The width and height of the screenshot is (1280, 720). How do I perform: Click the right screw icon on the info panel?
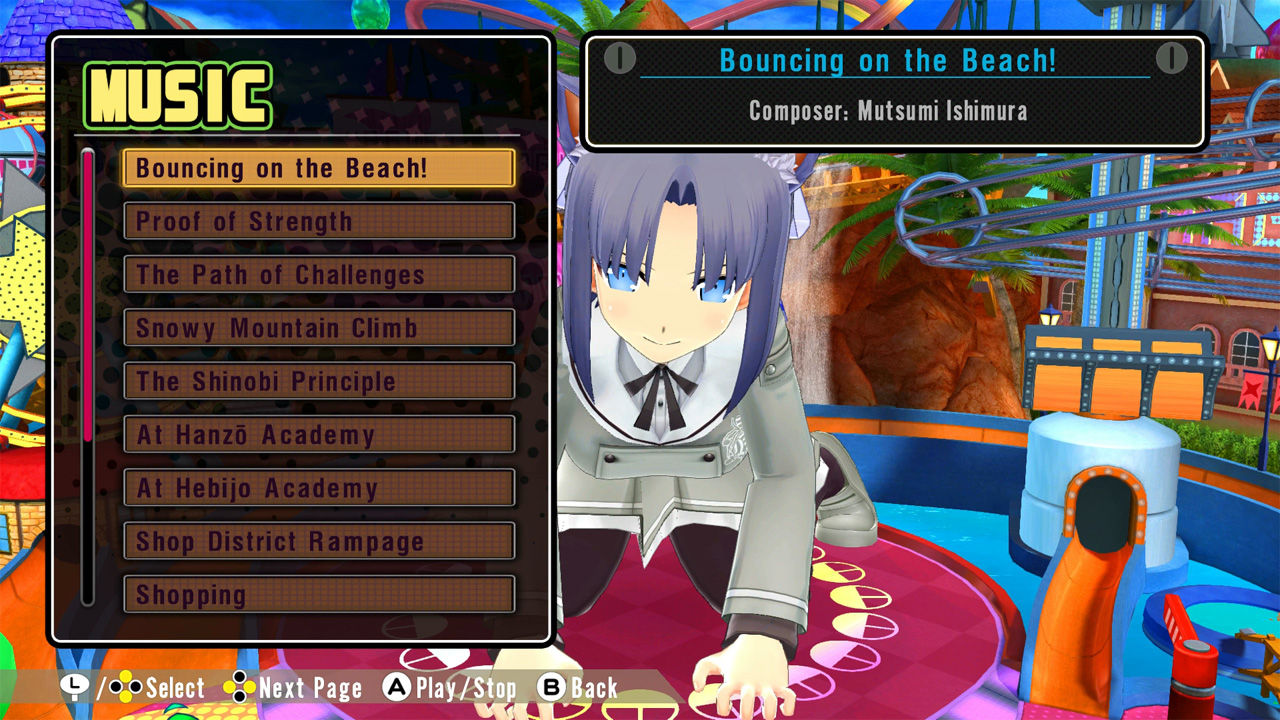[1170, 60]
